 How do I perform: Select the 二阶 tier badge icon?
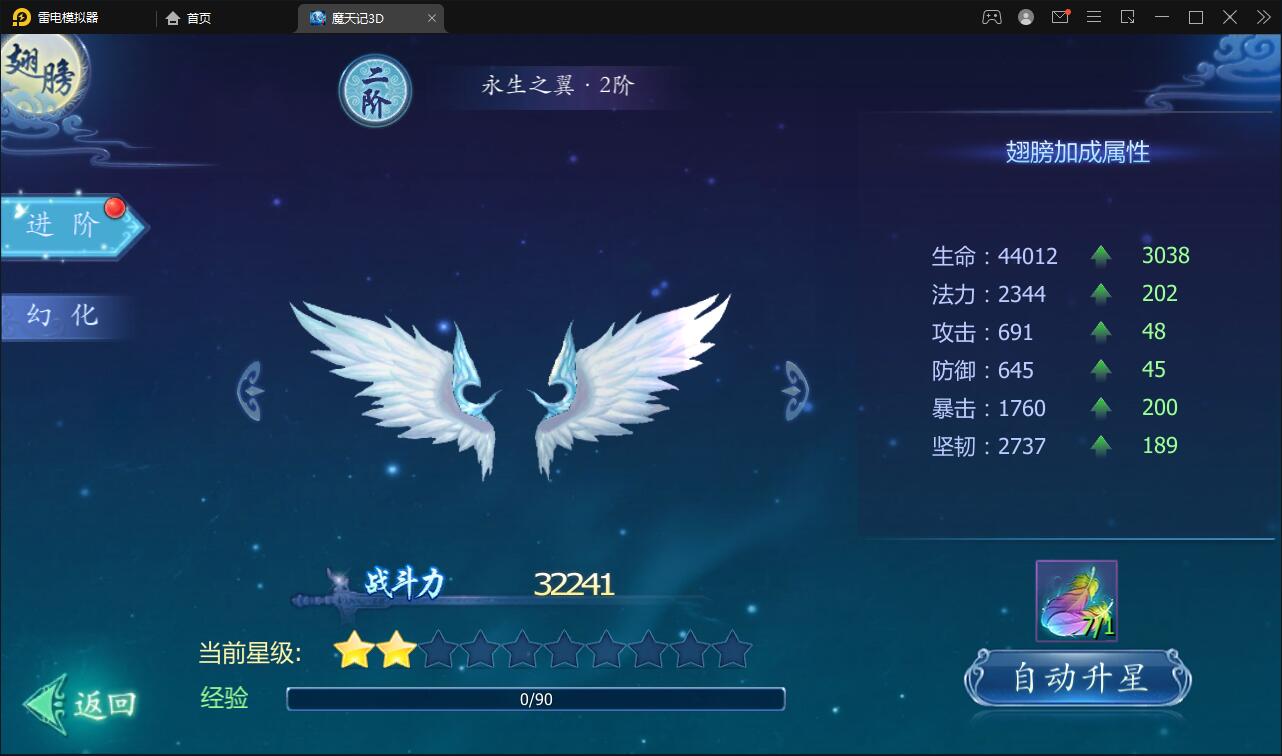(x=375, y=90)
